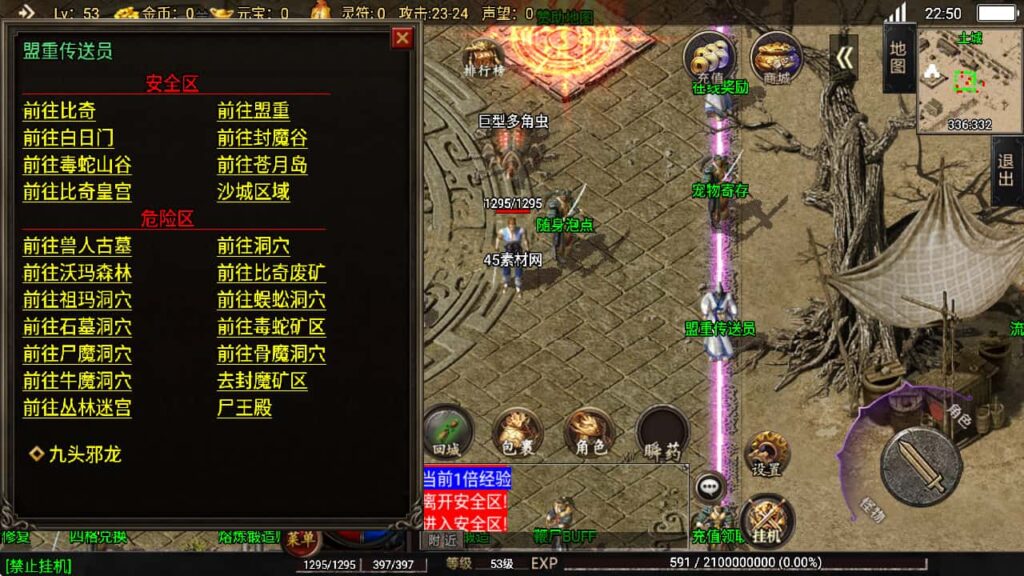The image size is (1024, 576).
Task: Tap the sword attack button
Action: (920, 466)
